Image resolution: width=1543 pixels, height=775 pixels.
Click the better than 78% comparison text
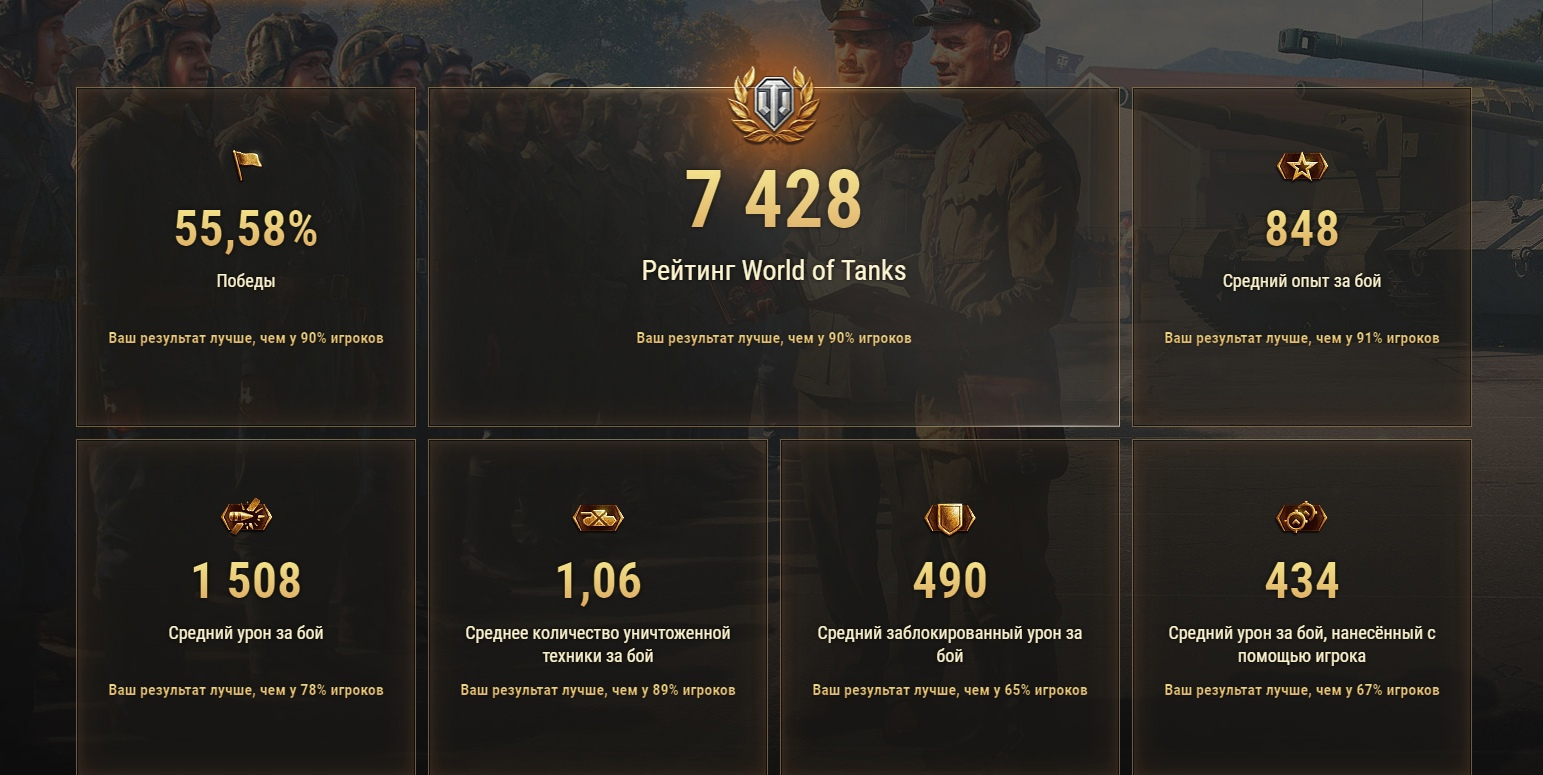click(246, 690)
